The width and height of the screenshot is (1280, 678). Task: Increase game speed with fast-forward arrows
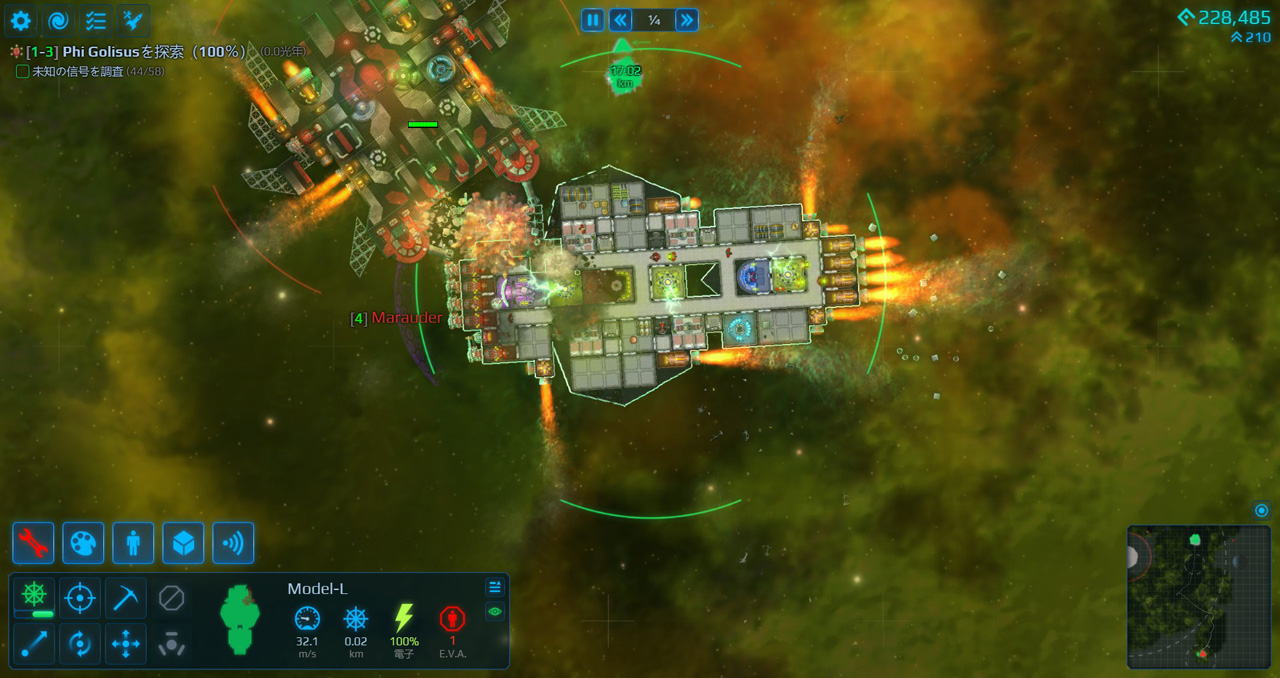pos(686,19)
